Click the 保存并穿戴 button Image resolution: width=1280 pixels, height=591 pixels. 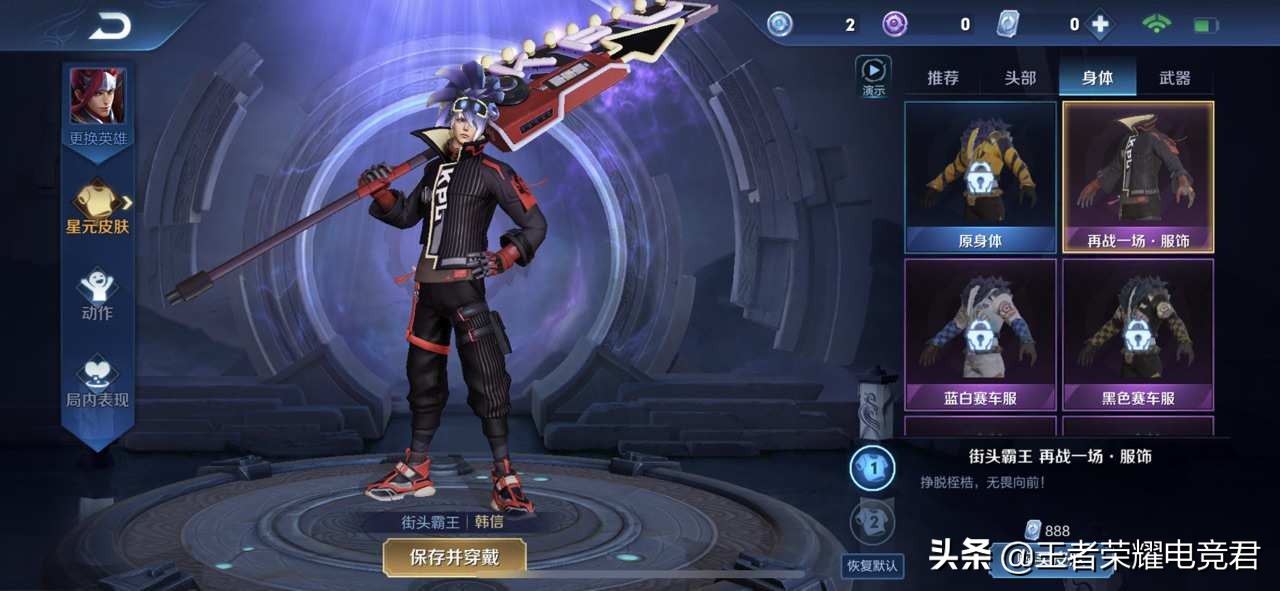(454, 557)
